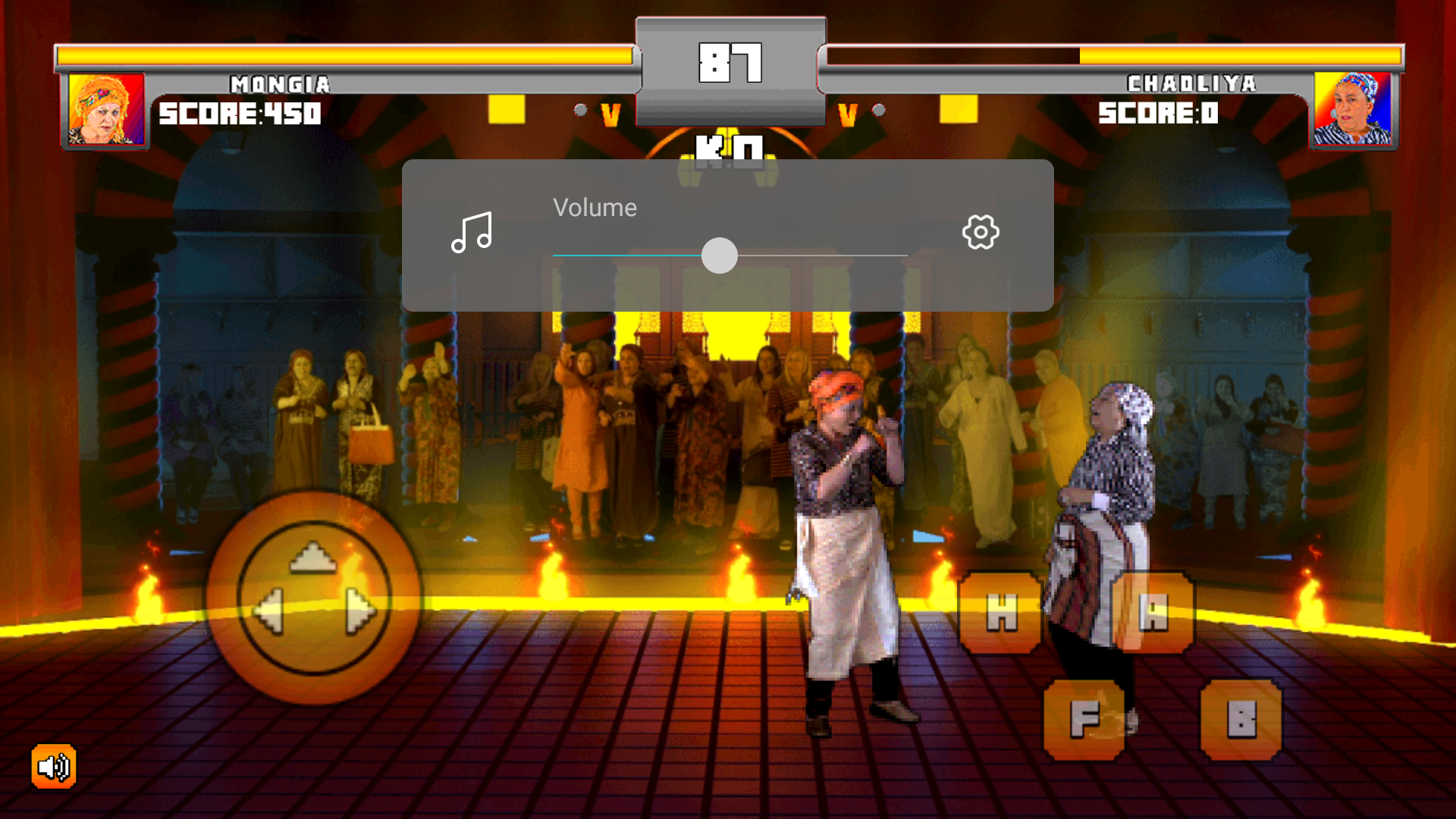Viewport: 1456px width, 819px height.
Task: Mute sound via the speaker icon bottom-left
Action: tap(52, 767)
